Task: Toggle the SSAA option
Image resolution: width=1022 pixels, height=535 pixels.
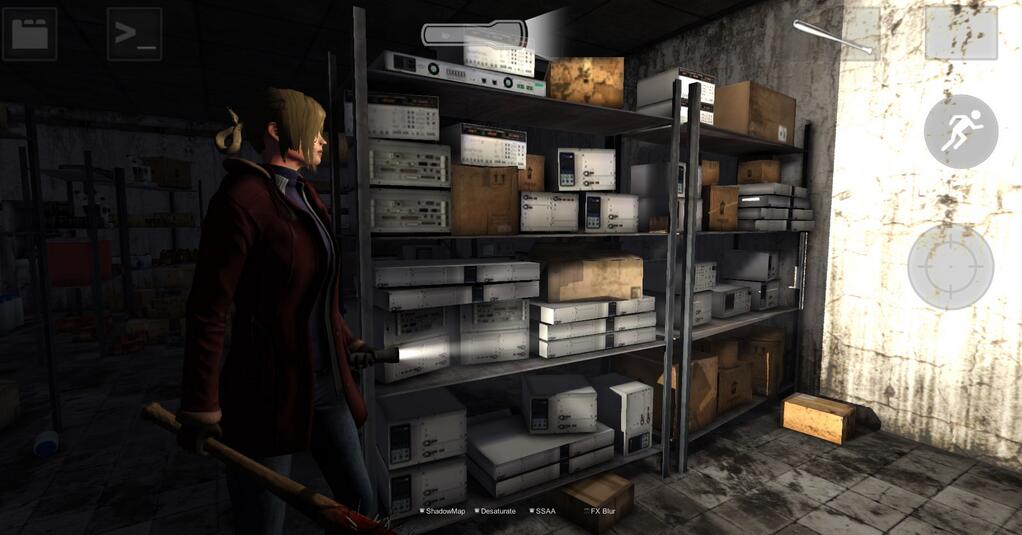Action: click(x=530, y=511)
